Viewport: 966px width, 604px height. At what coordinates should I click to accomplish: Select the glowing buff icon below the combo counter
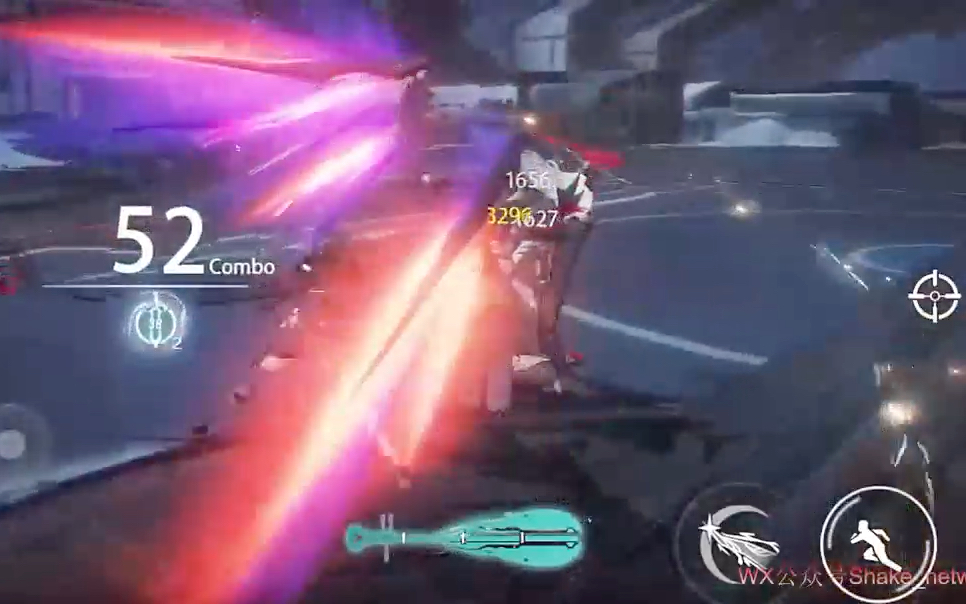click(x=158, y=322)
